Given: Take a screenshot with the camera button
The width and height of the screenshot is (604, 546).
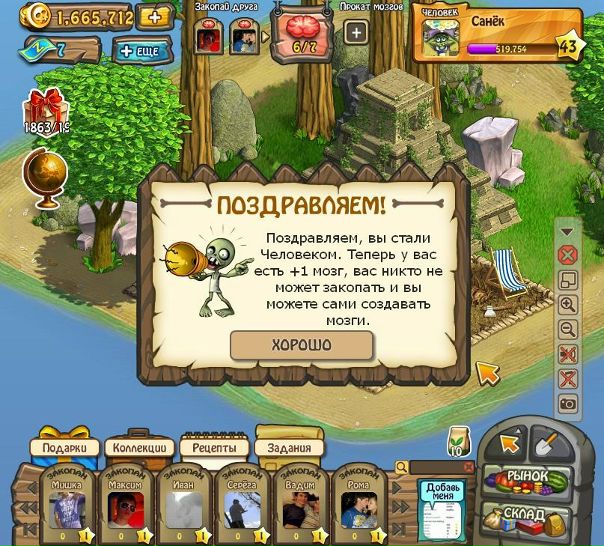Looking at the screenshot, I should click(568, 404).
